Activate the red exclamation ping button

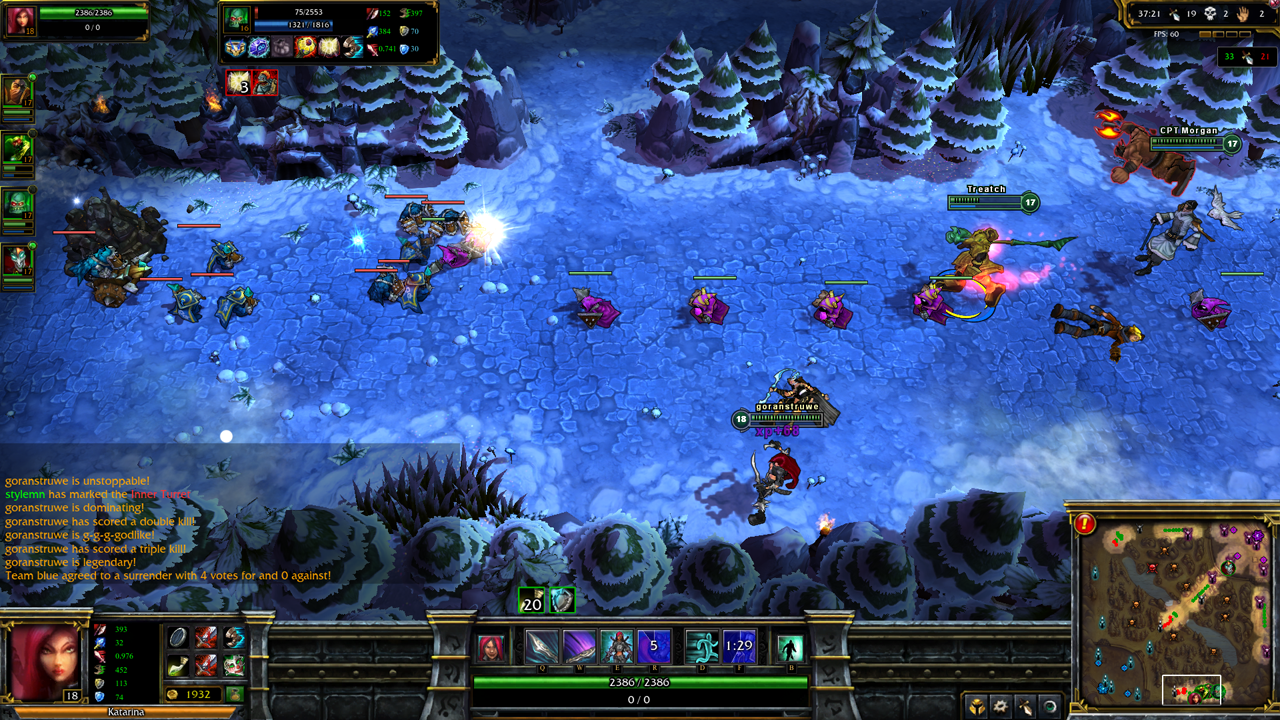point(1085,523)
